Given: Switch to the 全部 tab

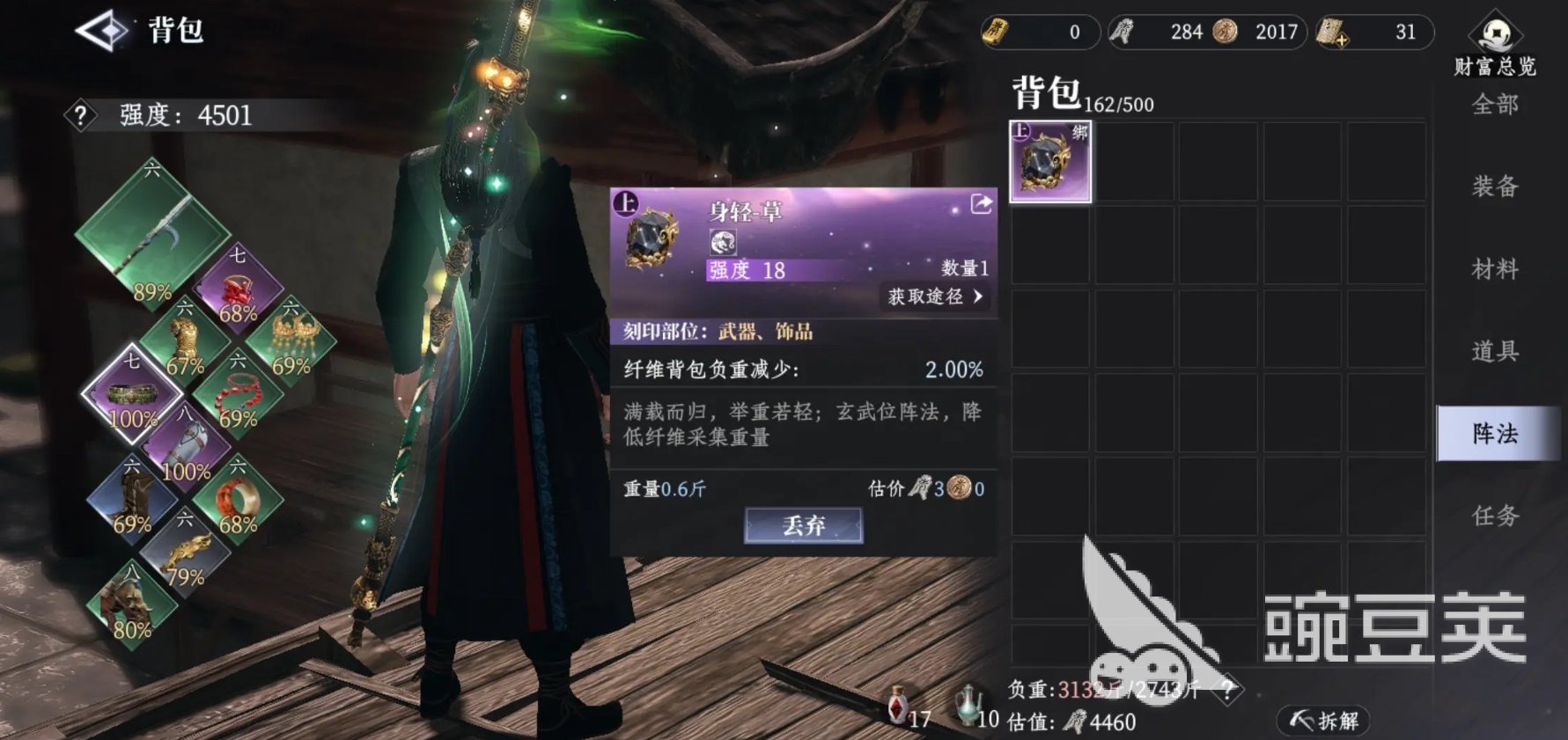Looking at the screenshot, I should coord(1494,105).
